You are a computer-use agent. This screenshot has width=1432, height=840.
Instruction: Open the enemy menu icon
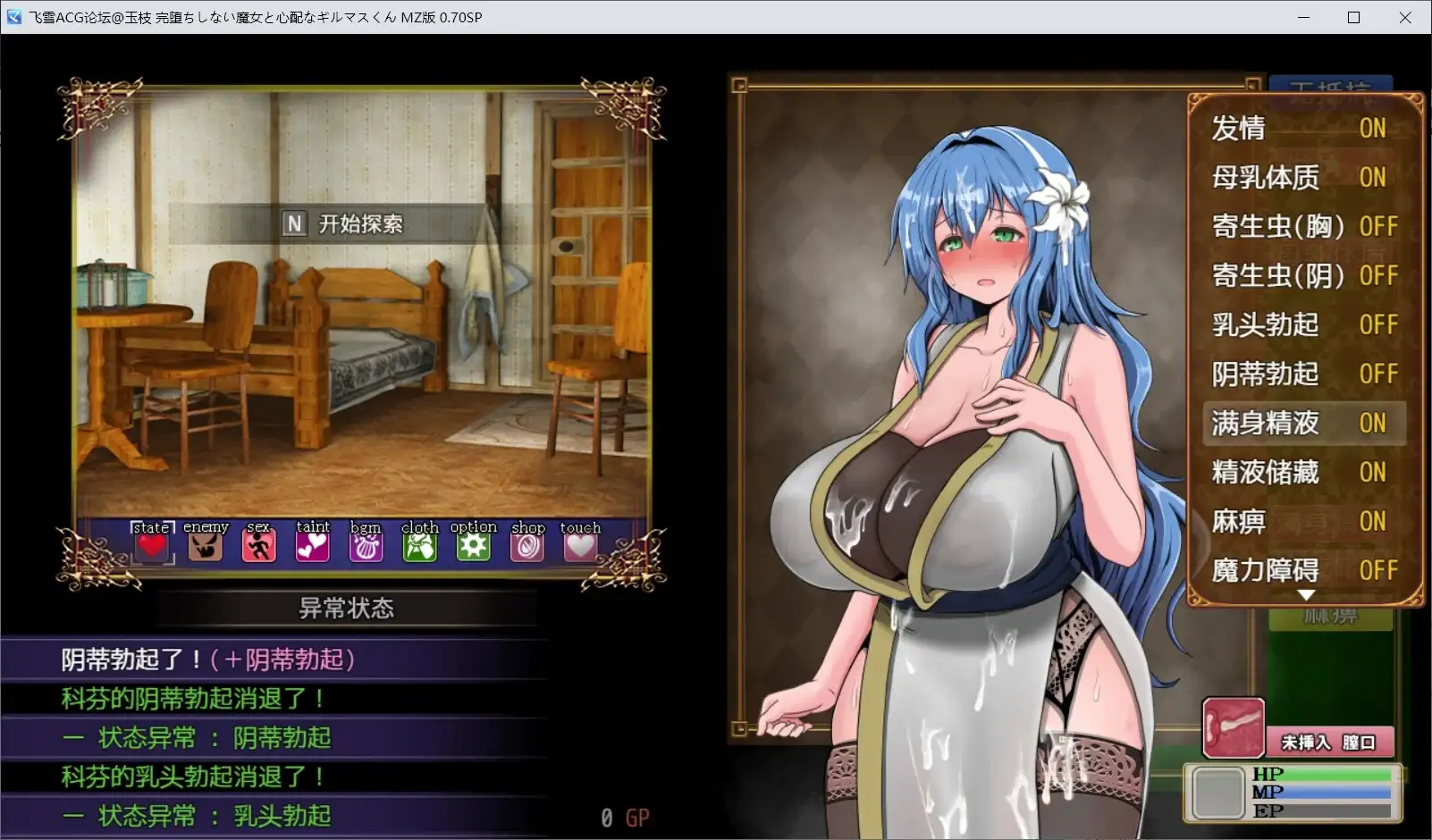(205, 543)
